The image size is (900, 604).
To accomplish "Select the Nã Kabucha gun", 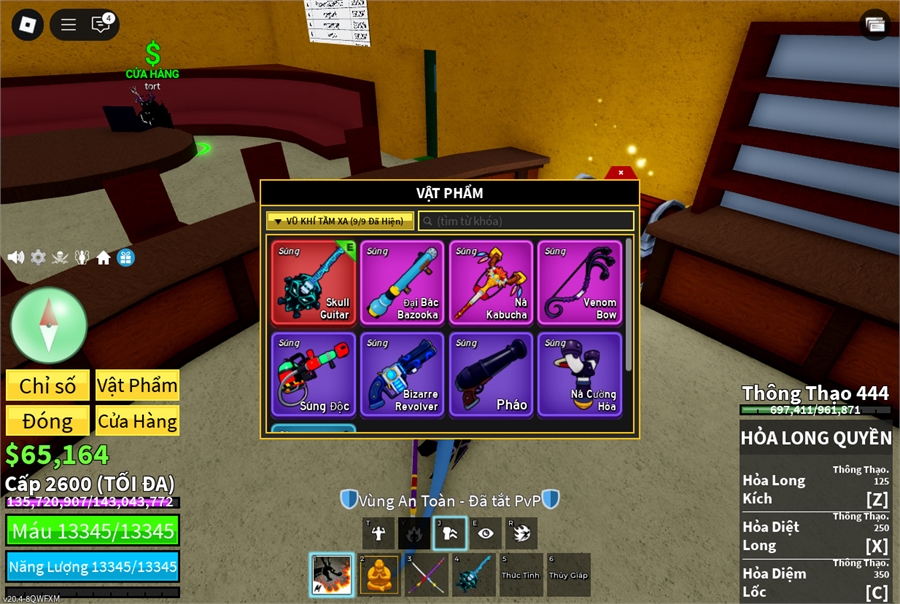I will [x=490, y=282].
